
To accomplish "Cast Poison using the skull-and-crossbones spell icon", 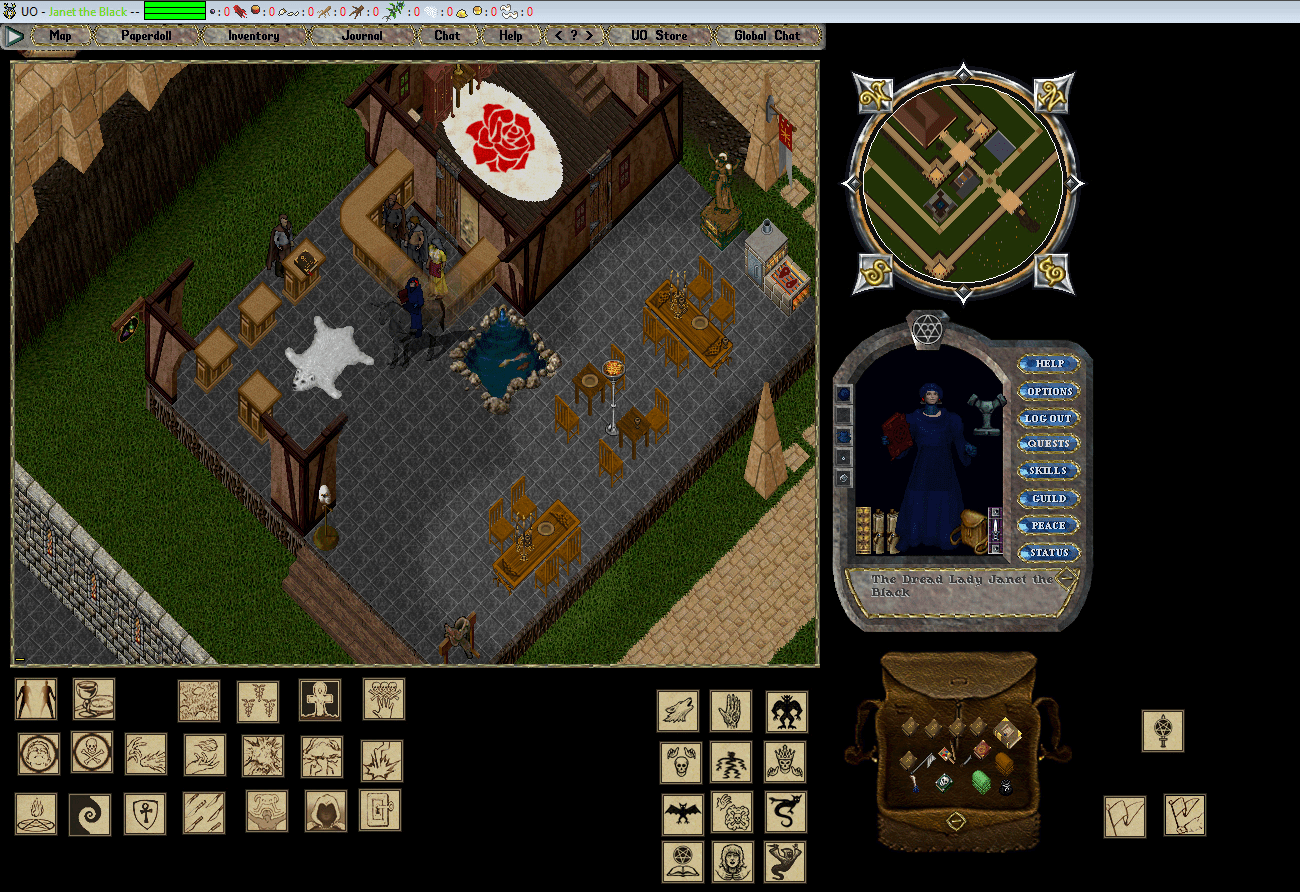I will tap(91, 752).
